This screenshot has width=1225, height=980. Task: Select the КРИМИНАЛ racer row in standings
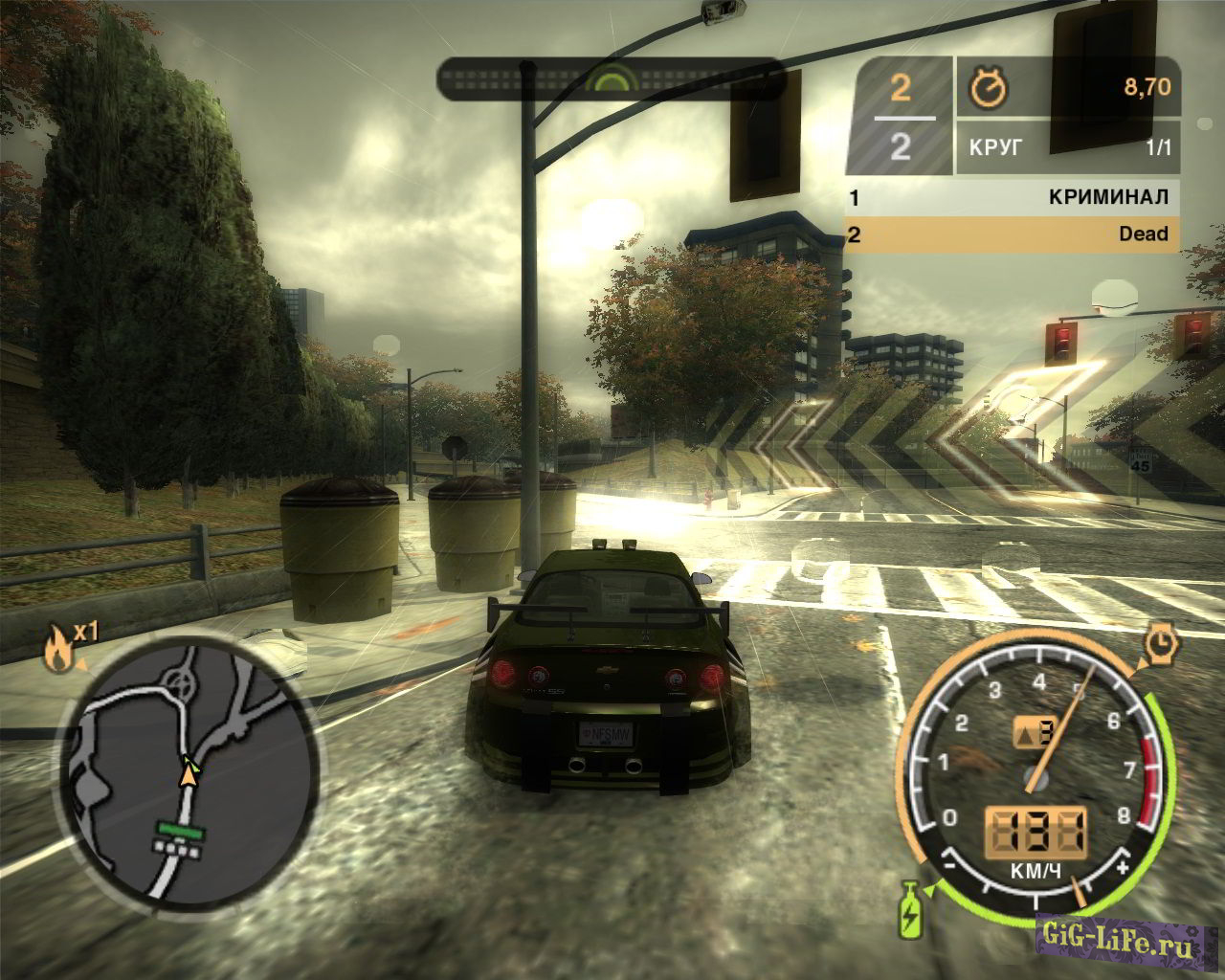point(1011,198)
